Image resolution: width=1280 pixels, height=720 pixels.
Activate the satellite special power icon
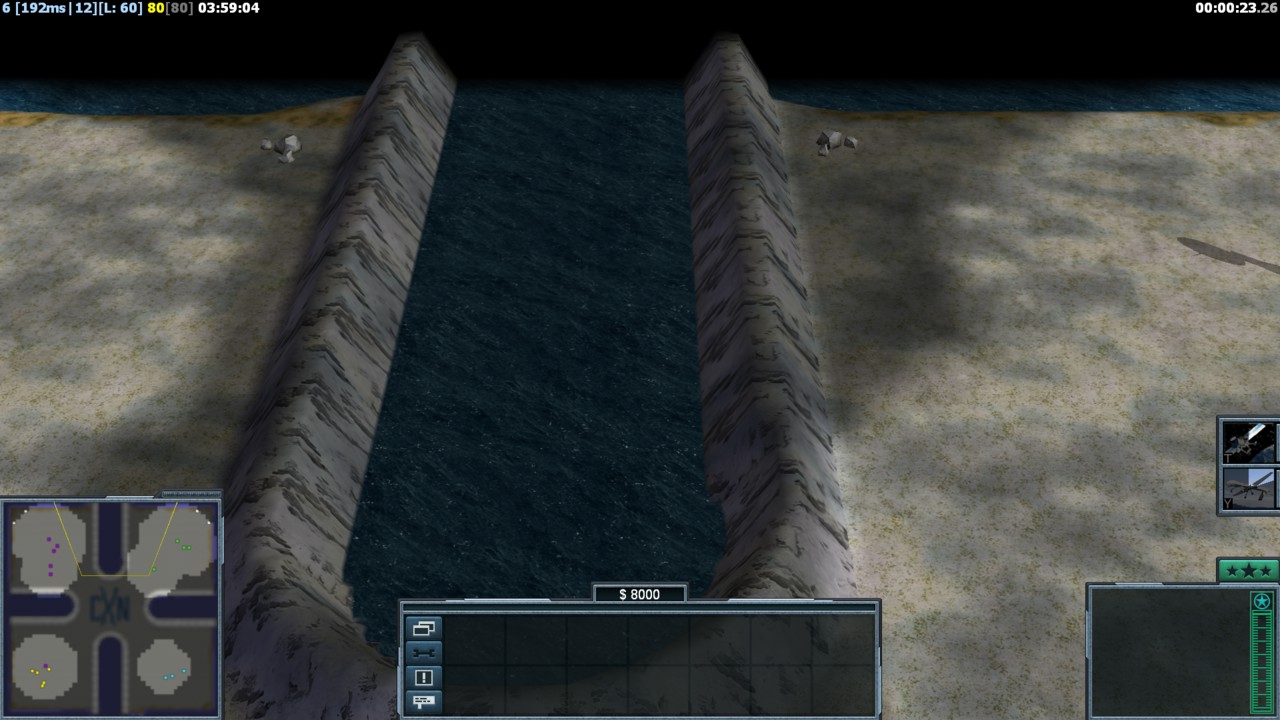[x=1249, y=441]
